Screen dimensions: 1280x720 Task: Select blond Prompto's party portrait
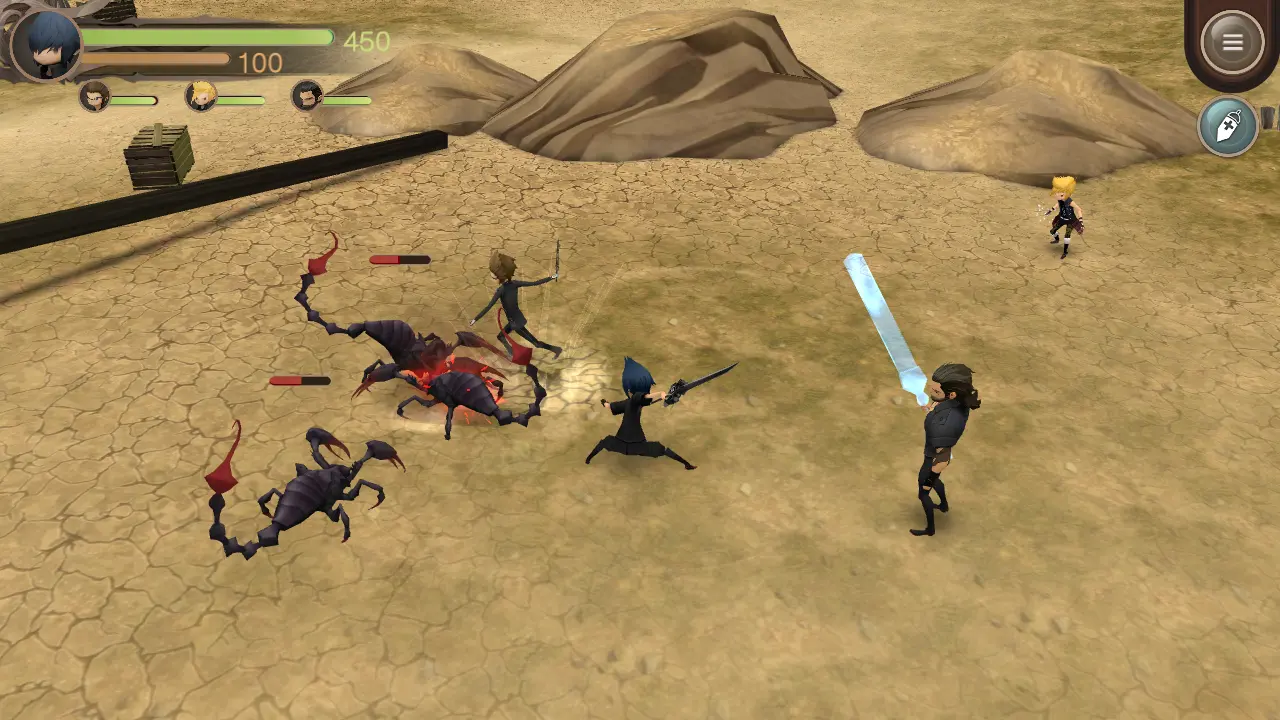click(201, 96)
